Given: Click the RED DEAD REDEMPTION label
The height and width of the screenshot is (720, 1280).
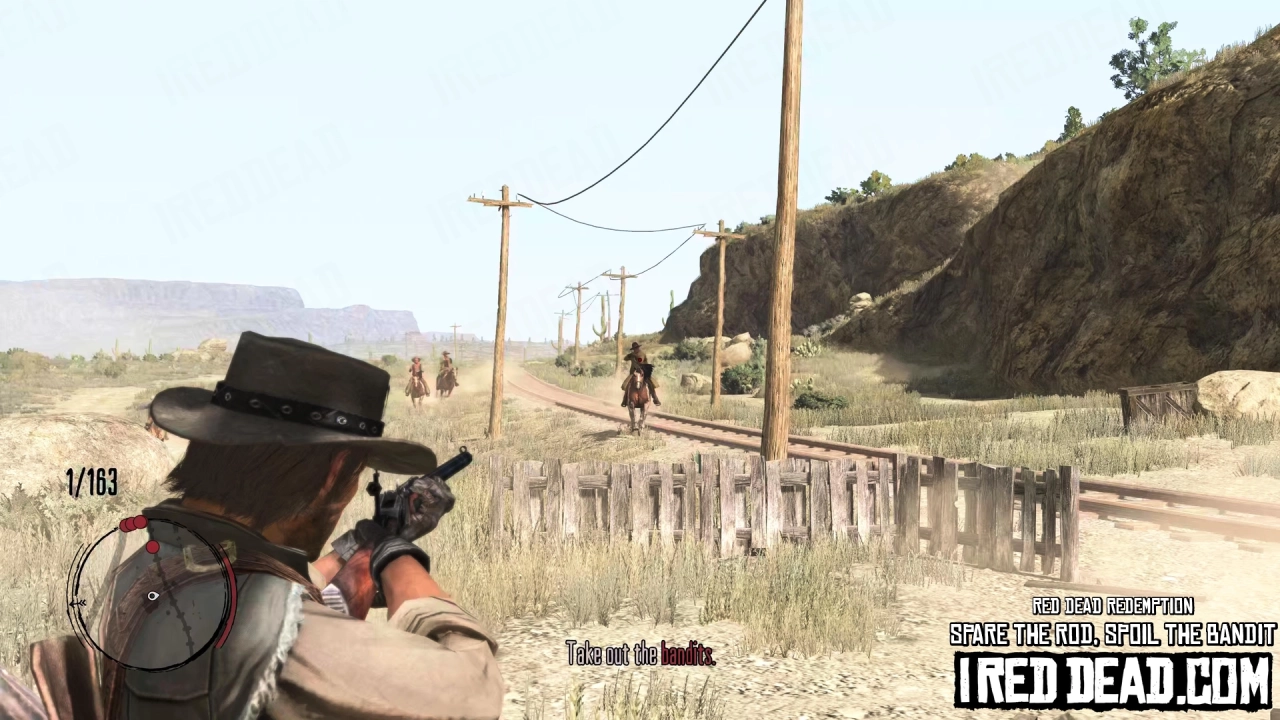Looking at the screenshot, I should 1110,606.
